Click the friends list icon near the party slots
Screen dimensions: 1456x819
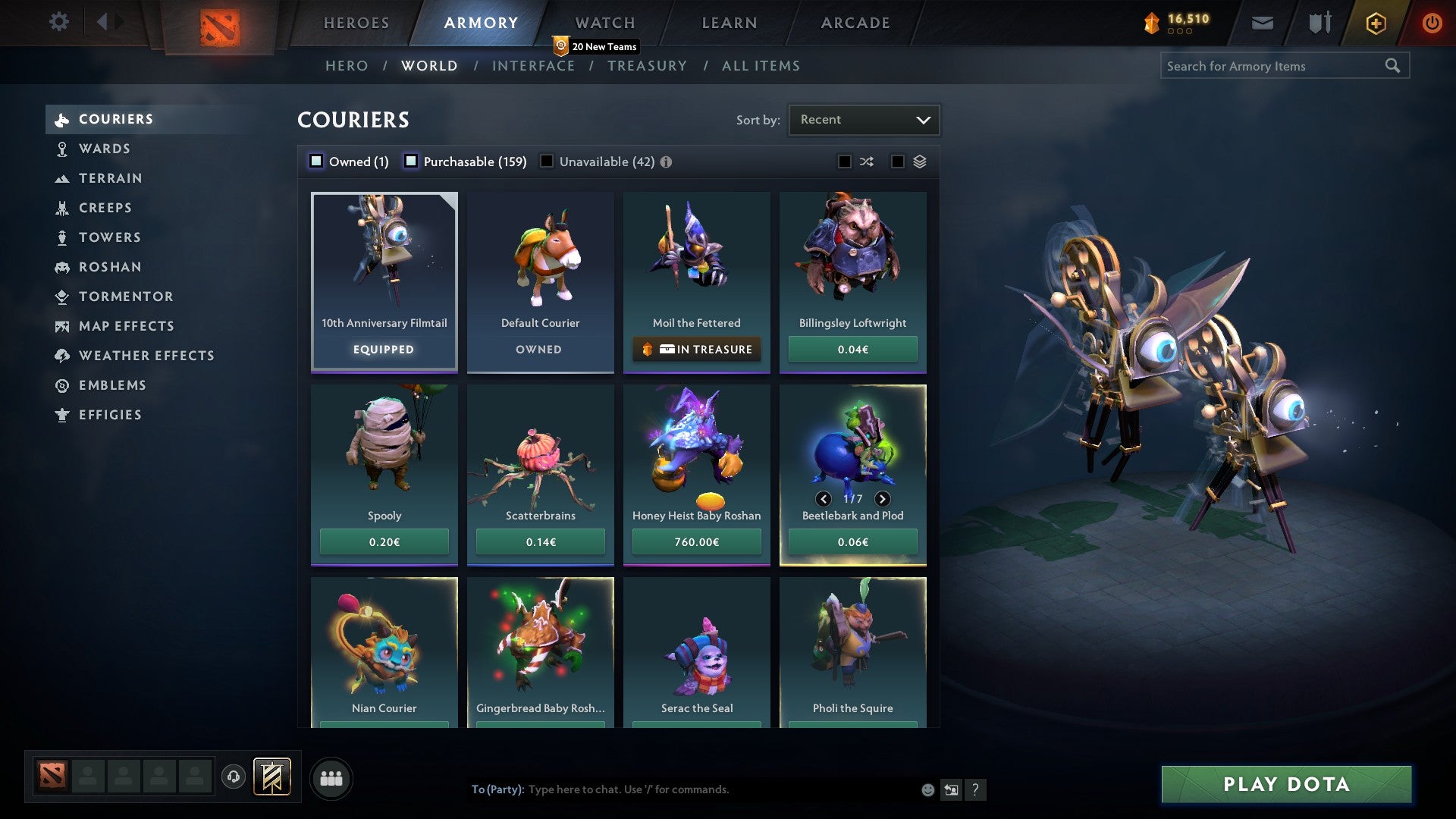[331, 777]
